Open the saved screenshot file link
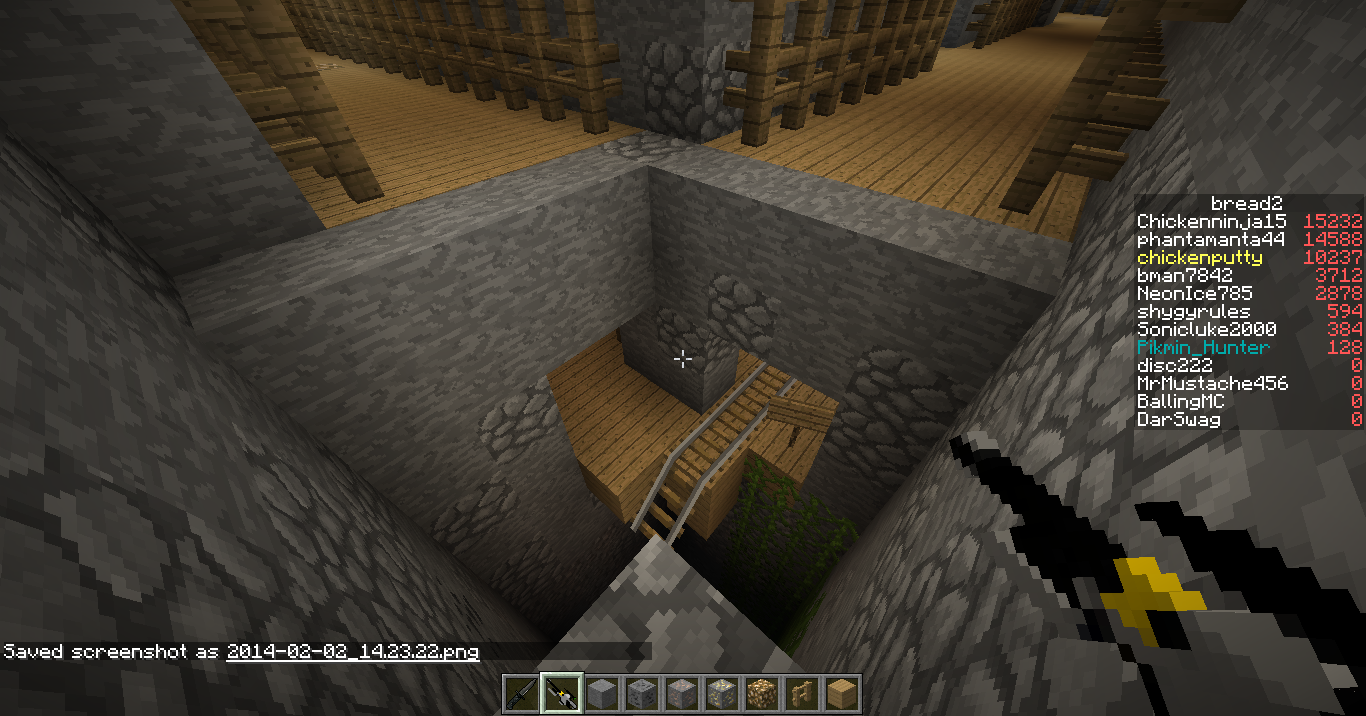The width and height of the screenshot is (1366, 716). (352, 652)
